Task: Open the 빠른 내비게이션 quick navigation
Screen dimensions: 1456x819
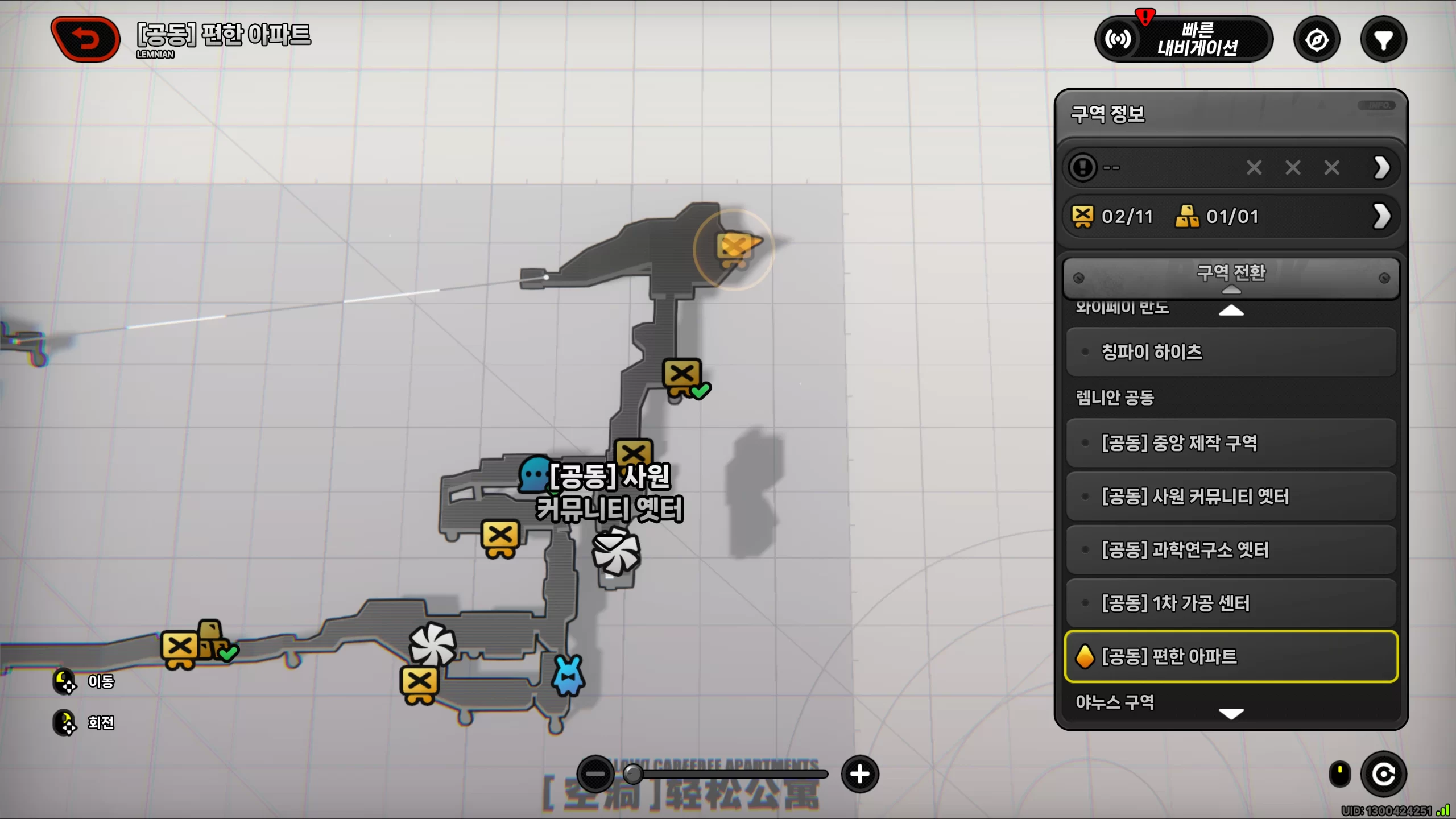Action: click(x=1184, y=39)
